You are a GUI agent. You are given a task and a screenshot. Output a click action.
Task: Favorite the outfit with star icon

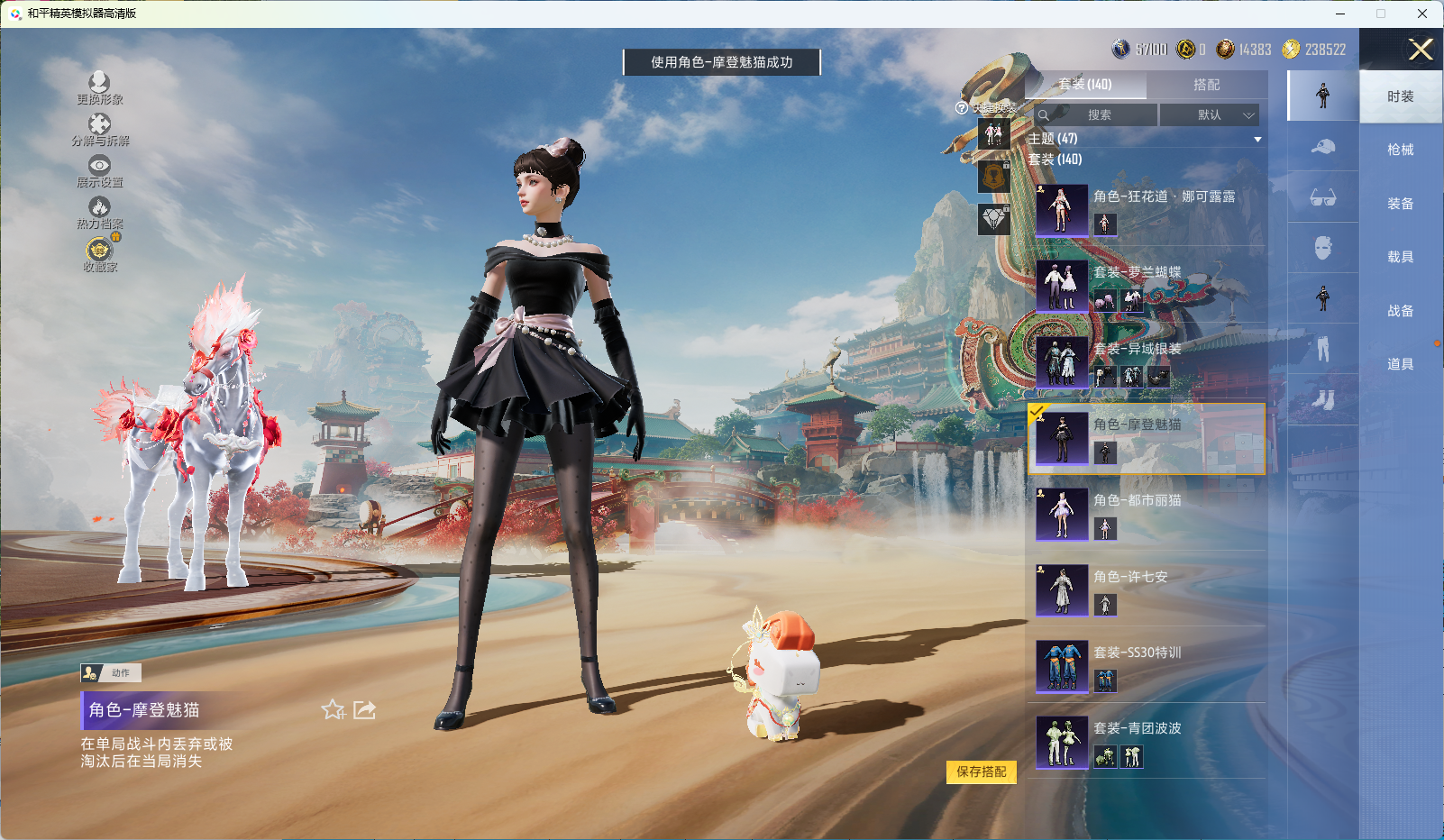point(333,710)
